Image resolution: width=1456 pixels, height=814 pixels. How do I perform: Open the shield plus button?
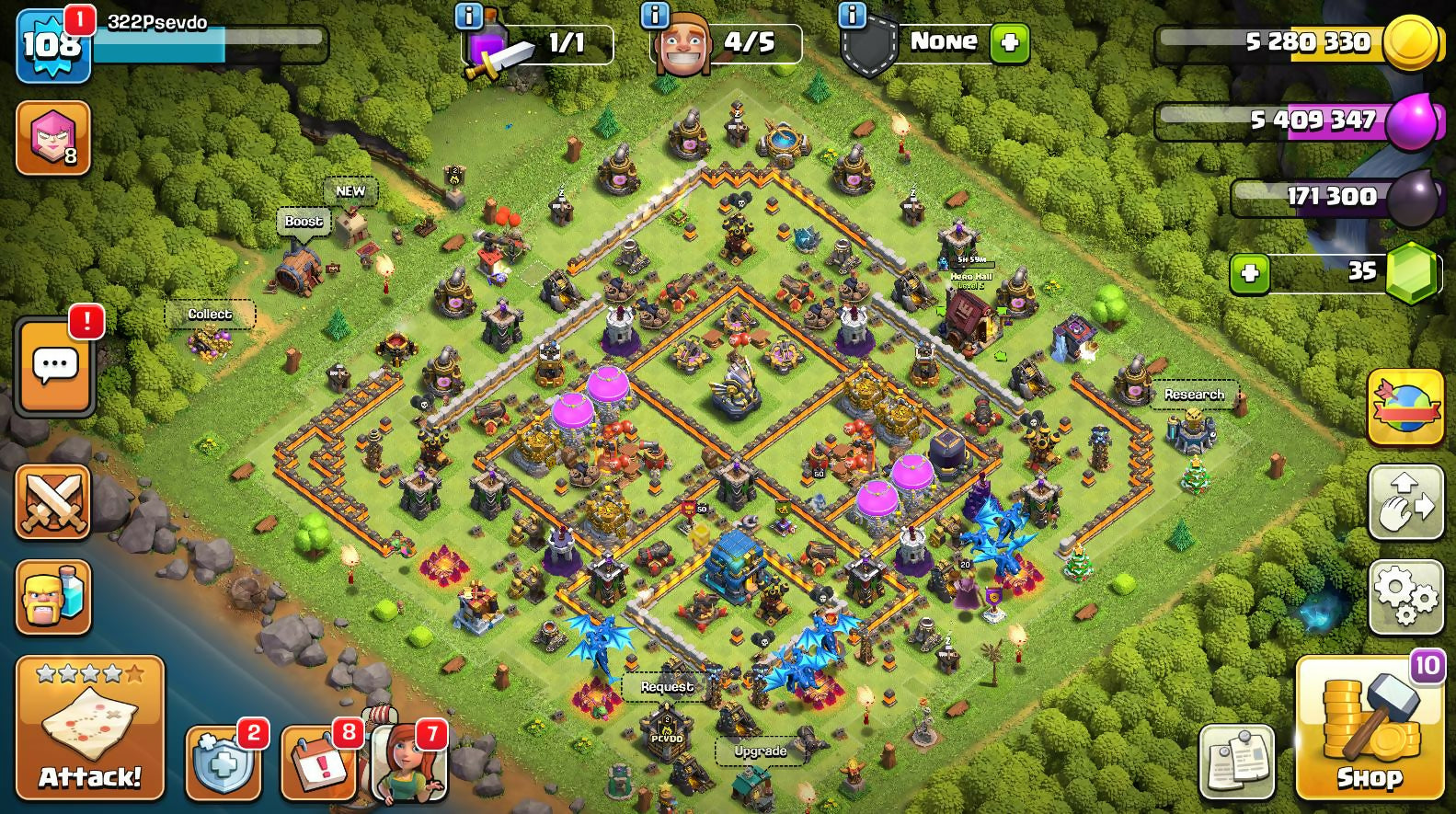pos(223,762)
